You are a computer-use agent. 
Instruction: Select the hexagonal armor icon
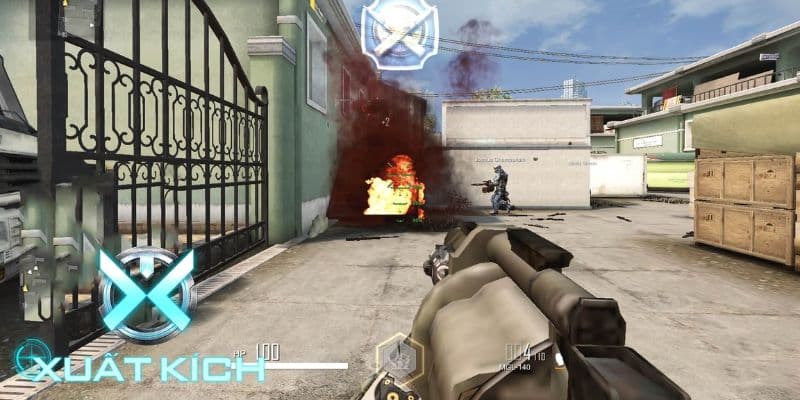pyautogui.click(x=398, y=359)
